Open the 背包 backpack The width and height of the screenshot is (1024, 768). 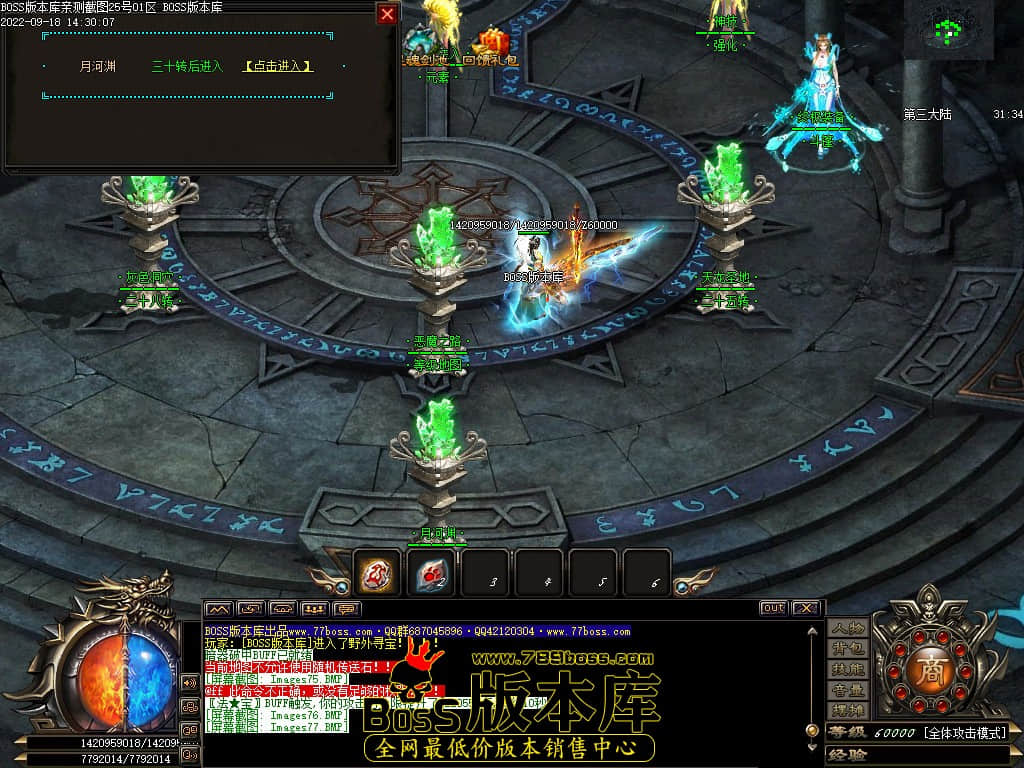point(848,649)
